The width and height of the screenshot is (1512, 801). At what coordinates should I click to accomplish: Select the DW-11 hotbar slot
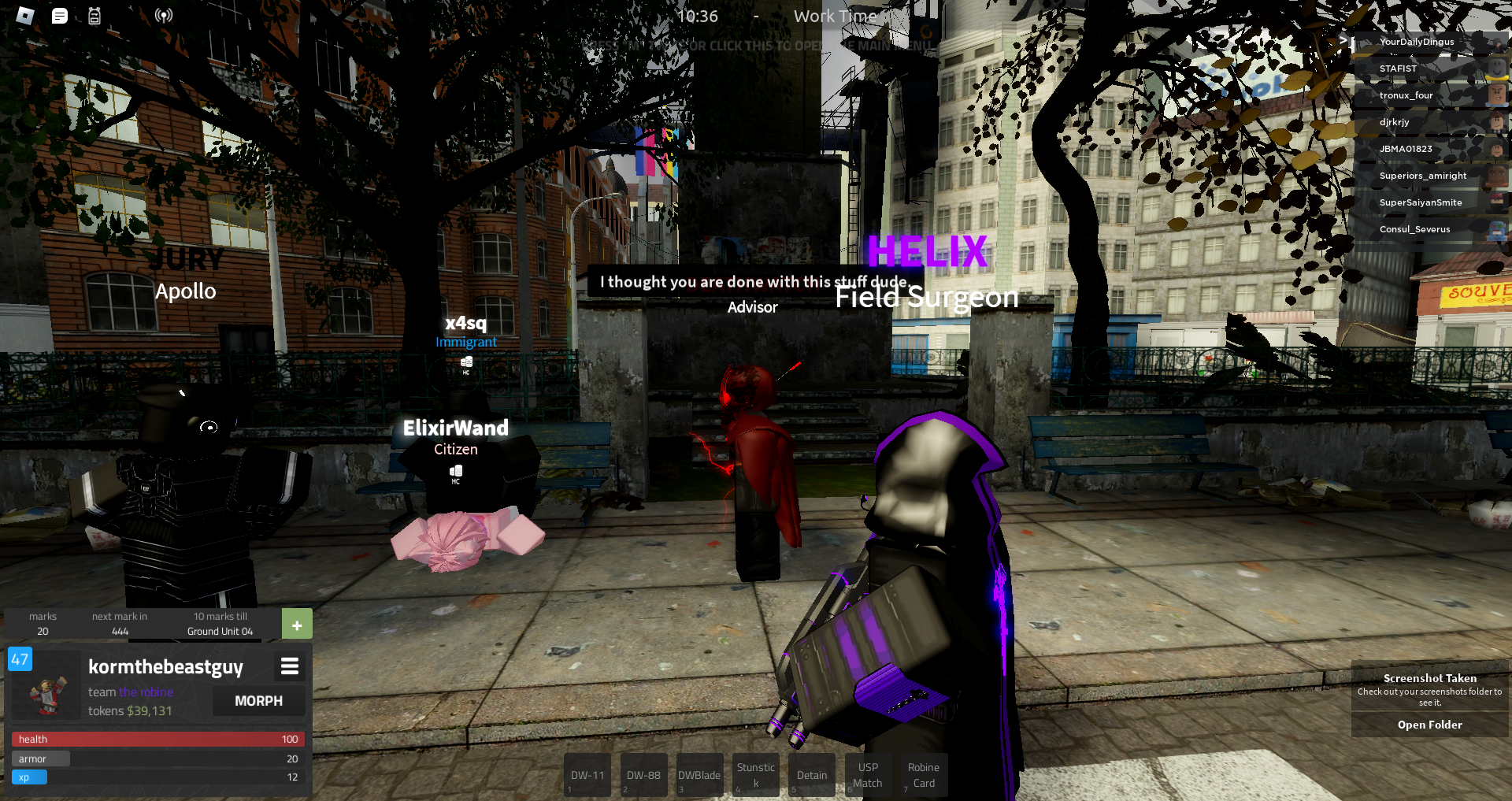coord(587,776)
